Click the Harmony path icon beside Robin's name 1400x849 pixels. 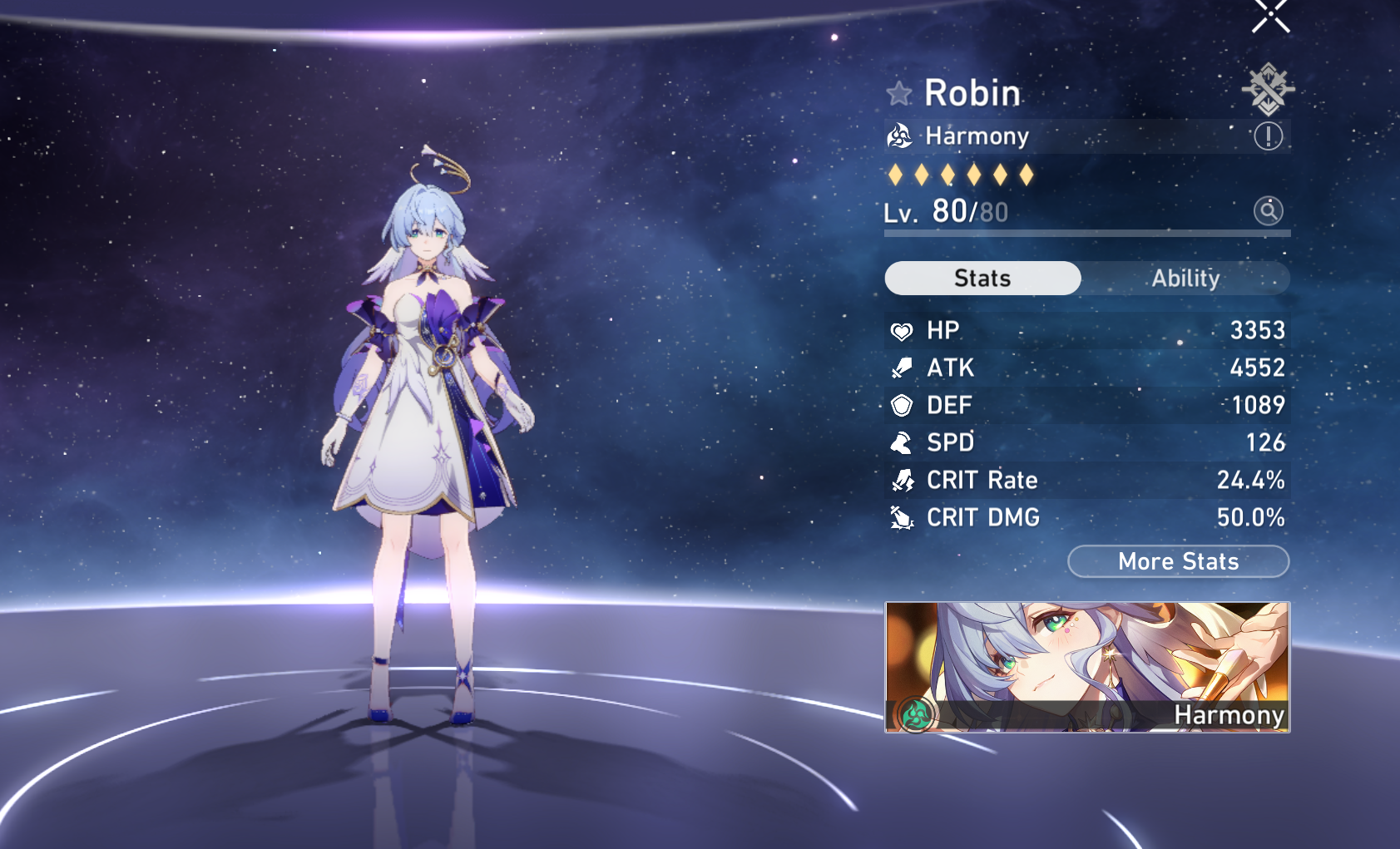[900, 136]
